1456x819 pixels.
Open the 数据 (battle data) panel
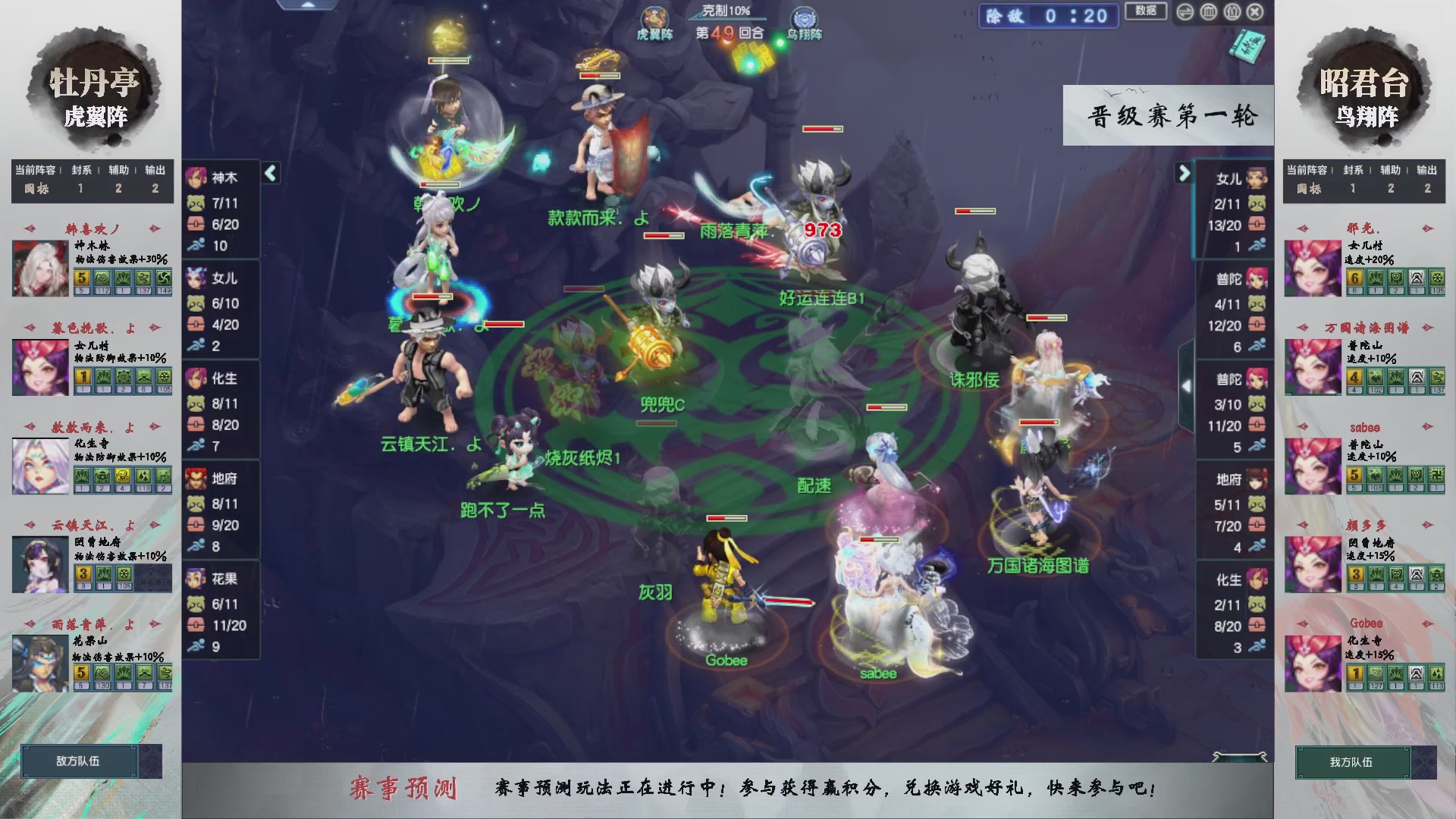(x=1145, y=12)
